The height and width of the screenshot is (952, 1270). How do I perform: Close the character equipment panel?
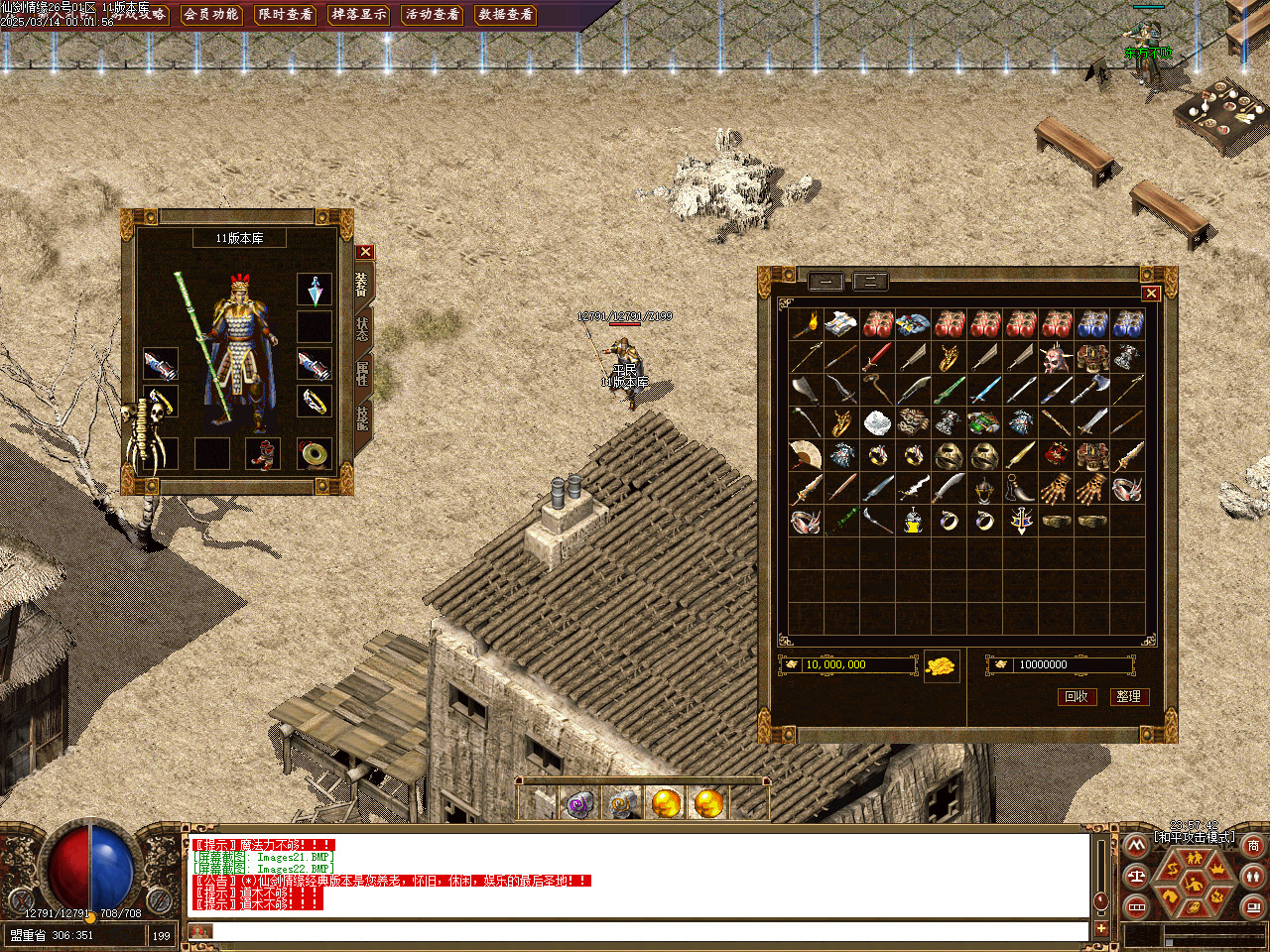click(365, 252)
